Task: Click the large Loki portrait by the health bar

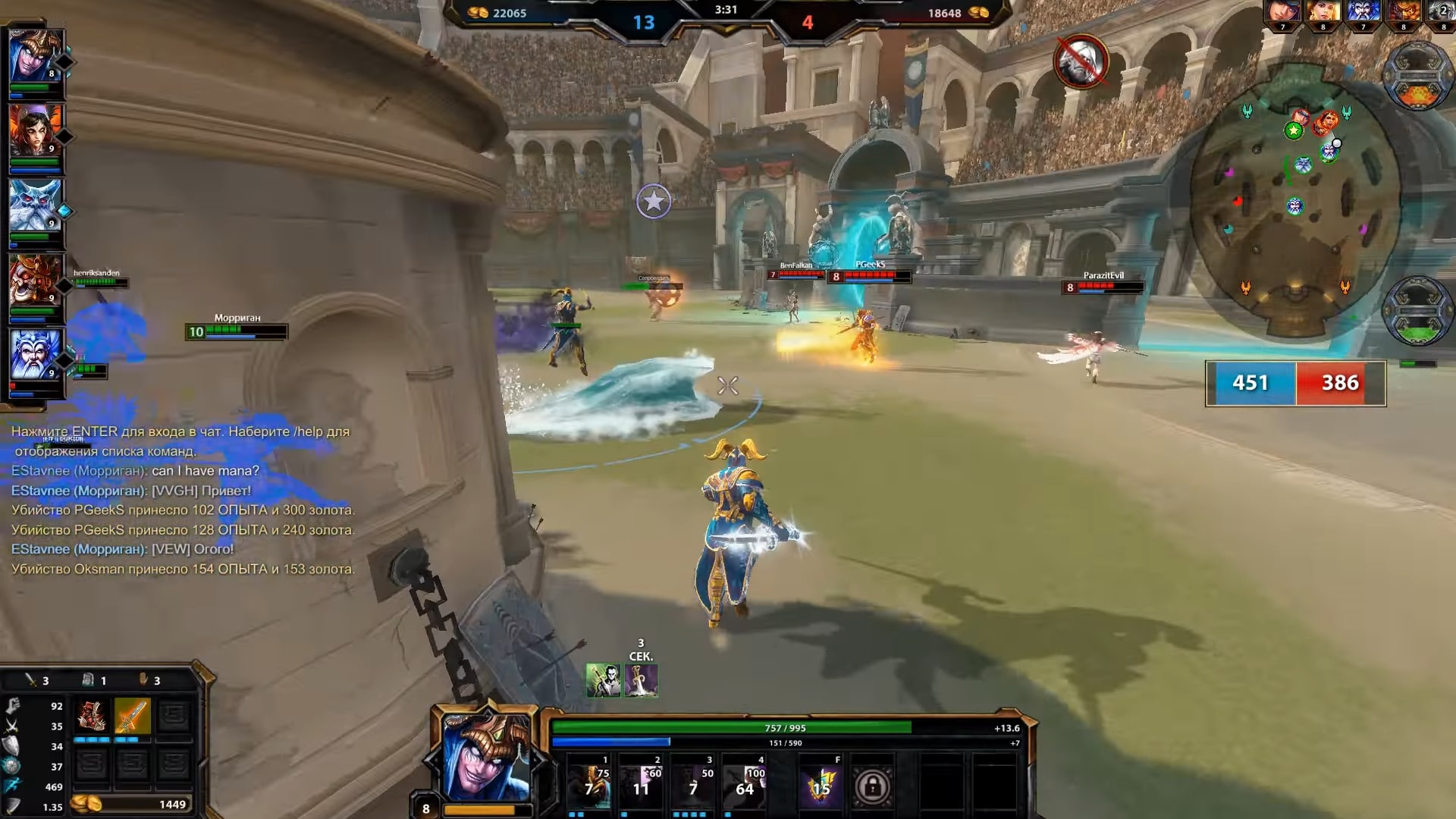Action: pyautogui.click(x=485, y=757)
